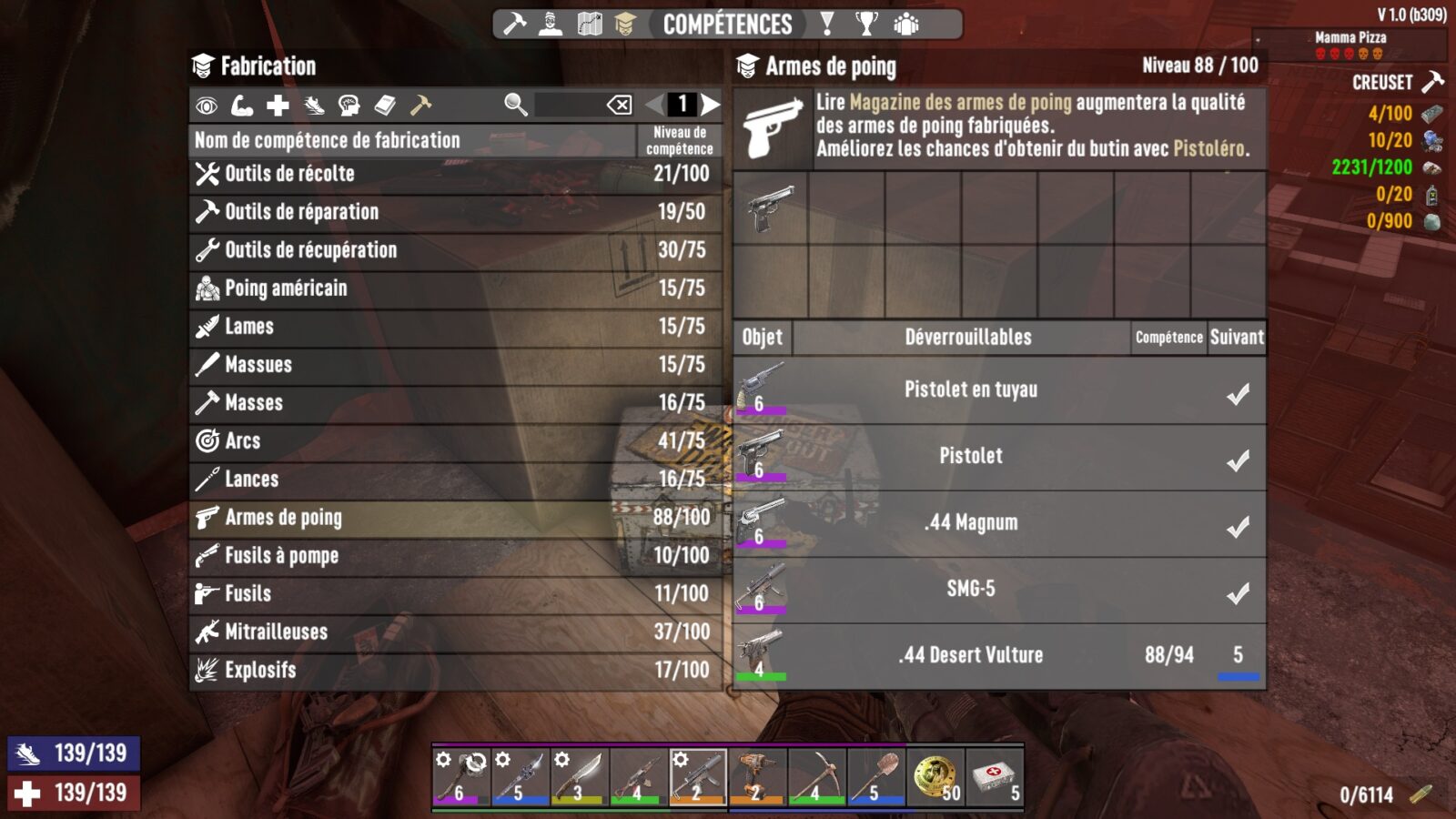Image resolution: width=1456 pixels, height=819 pixels.
Task: Toggle the eye perception filter
Action: [206, 107]
